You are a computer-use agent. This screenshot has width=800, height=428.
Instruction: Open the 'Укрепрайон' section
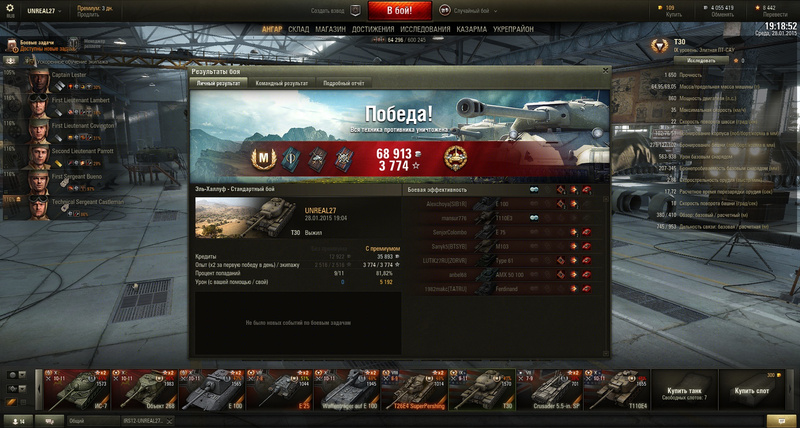[514, 30]
